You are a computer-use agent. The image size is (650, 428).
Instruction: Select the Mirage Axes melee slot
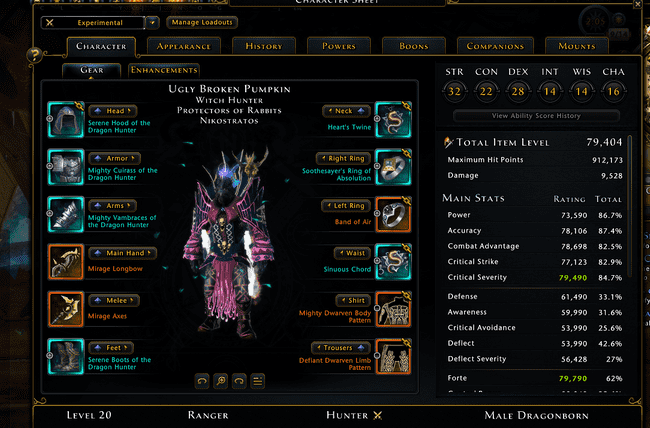(68, 306)
